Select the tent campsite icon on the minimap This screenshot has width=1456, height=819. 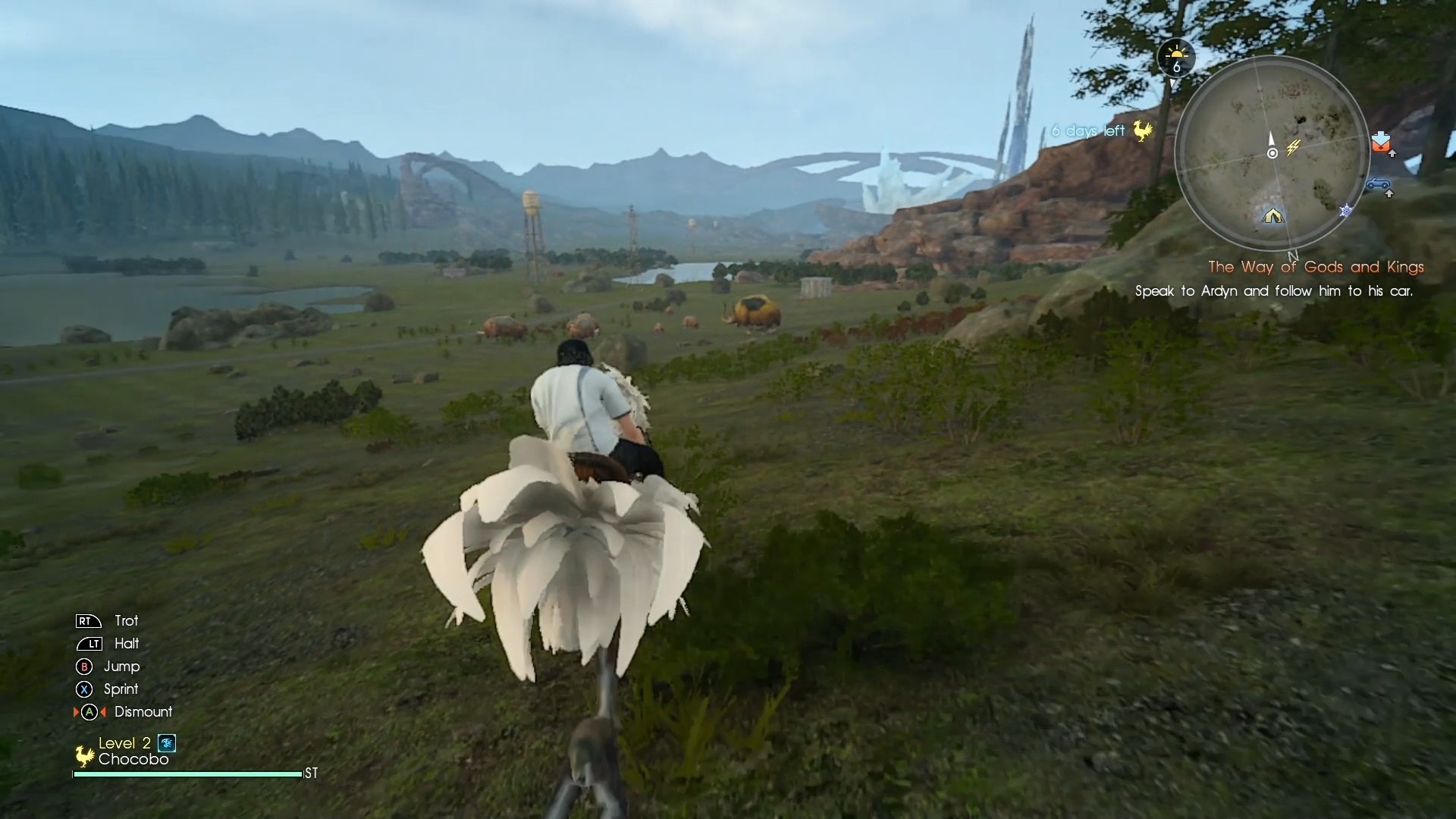(x=1272, y=218)
